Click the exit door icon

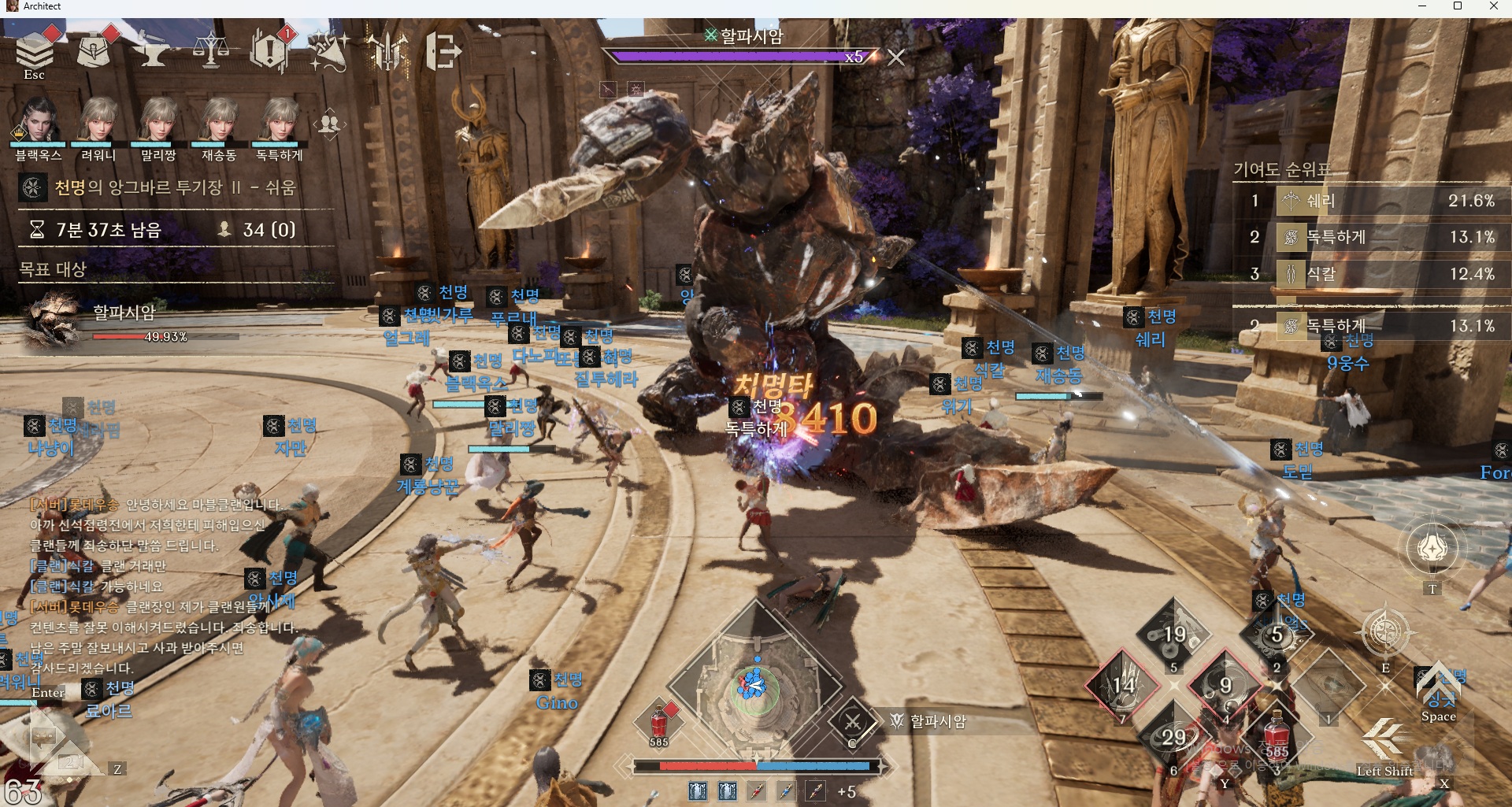coord(444,51)
